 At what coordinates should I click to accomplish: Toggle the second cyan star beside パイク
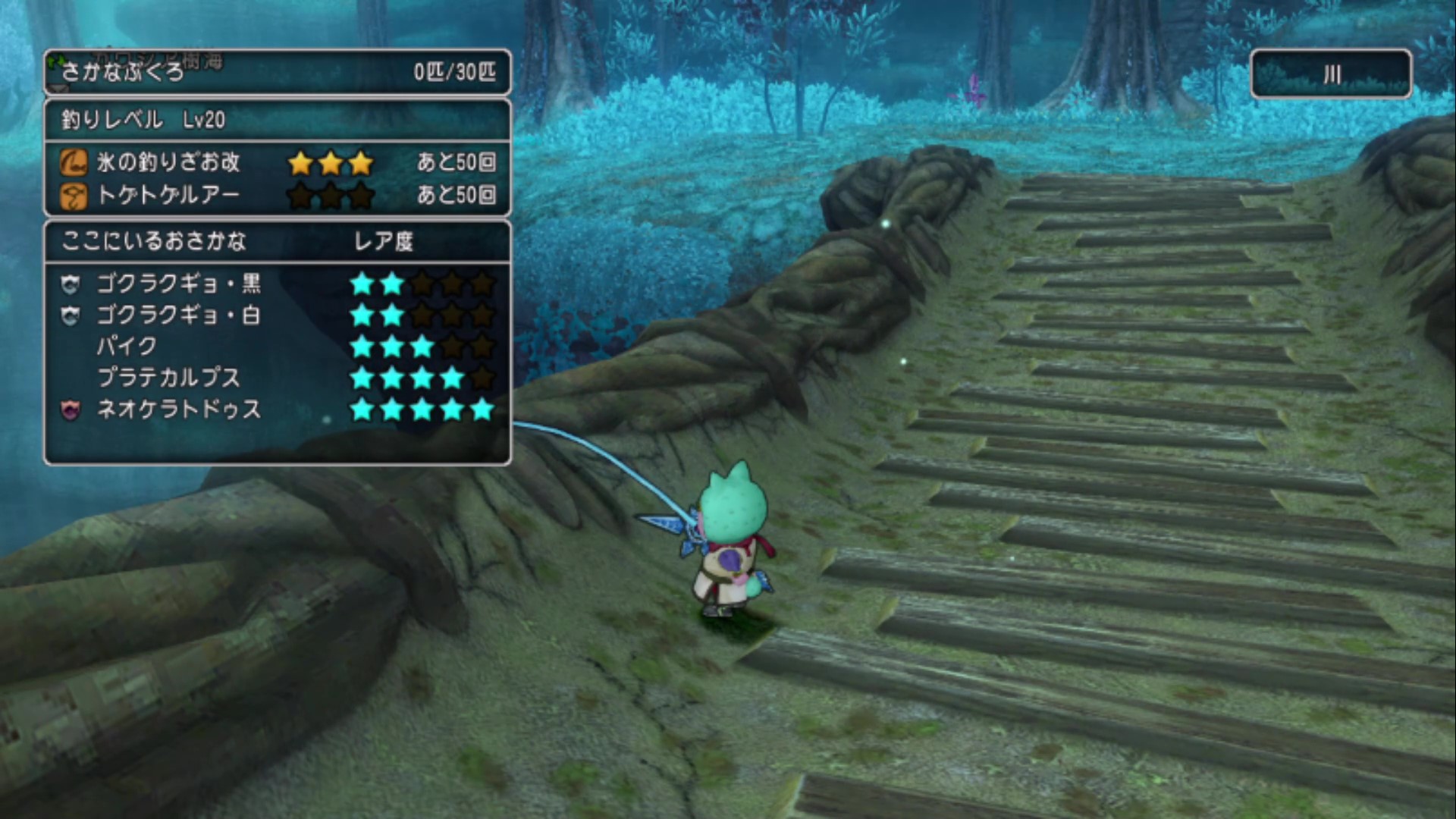coord(393,347)
